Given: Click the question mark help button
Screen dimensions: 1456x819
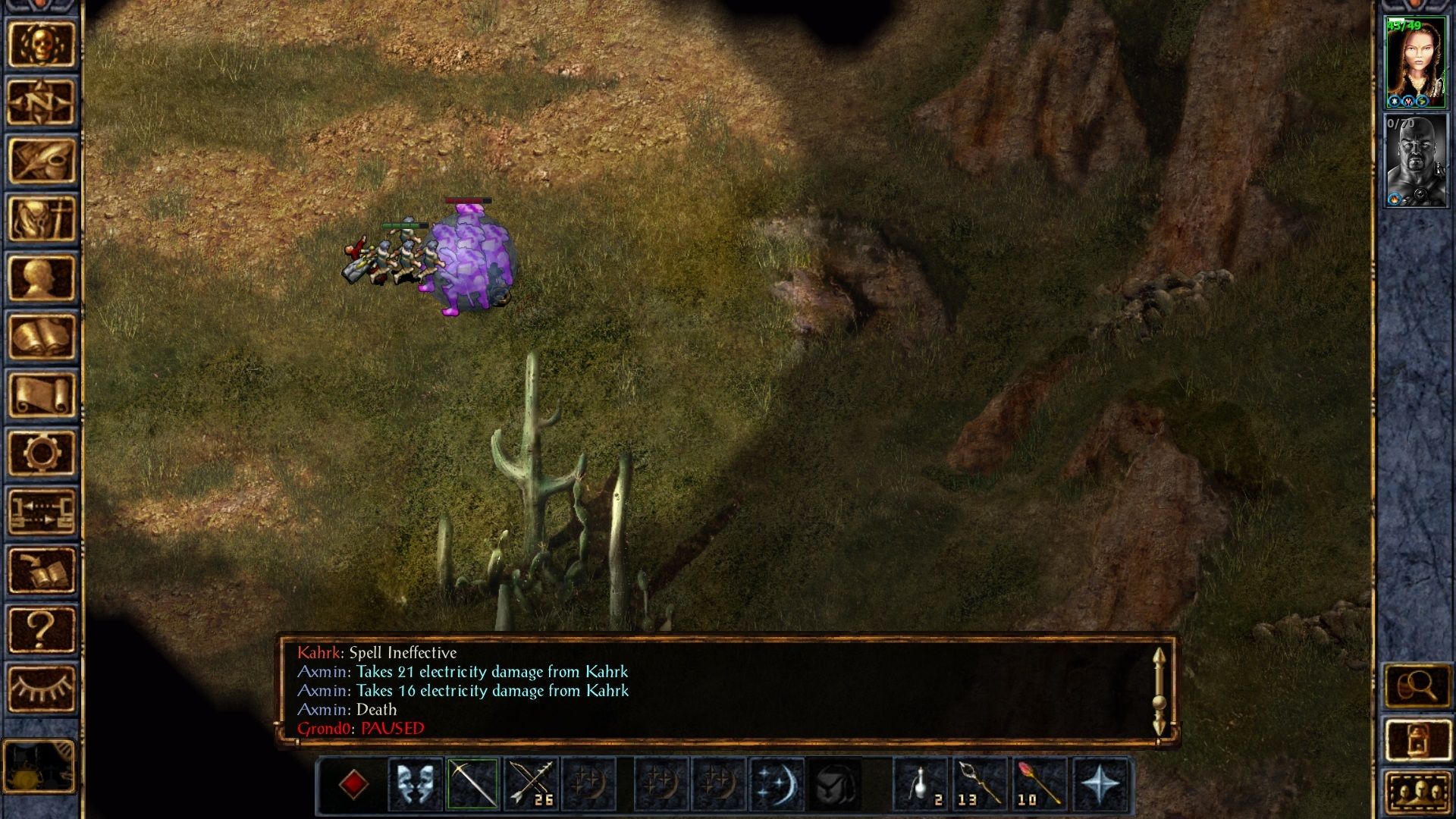Looking at the screenshot, I should (41, 629).
